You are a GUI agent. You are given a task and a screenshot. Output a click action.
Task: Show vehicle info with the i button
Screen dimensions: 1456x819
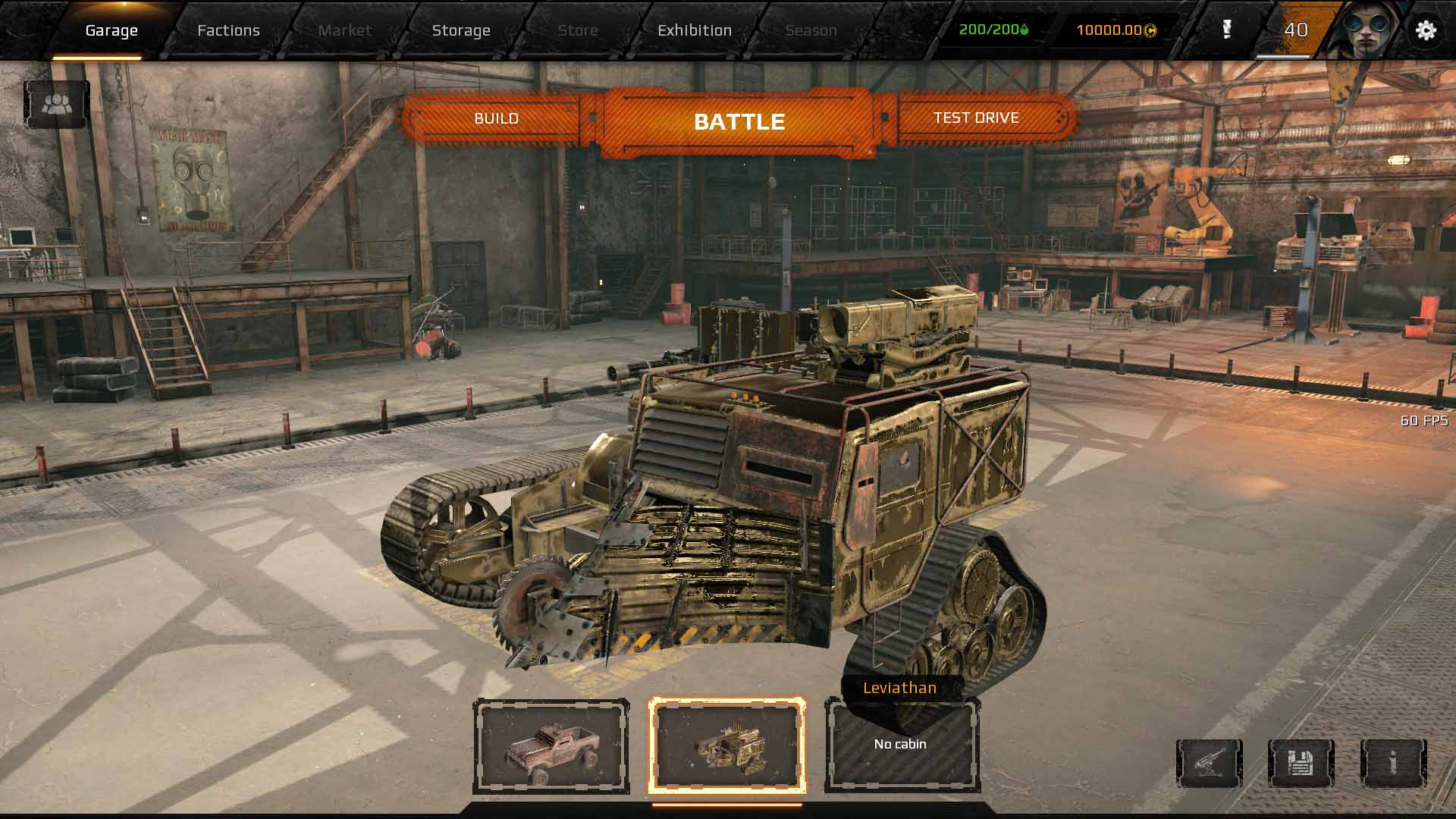click(x=1393, y=763)
